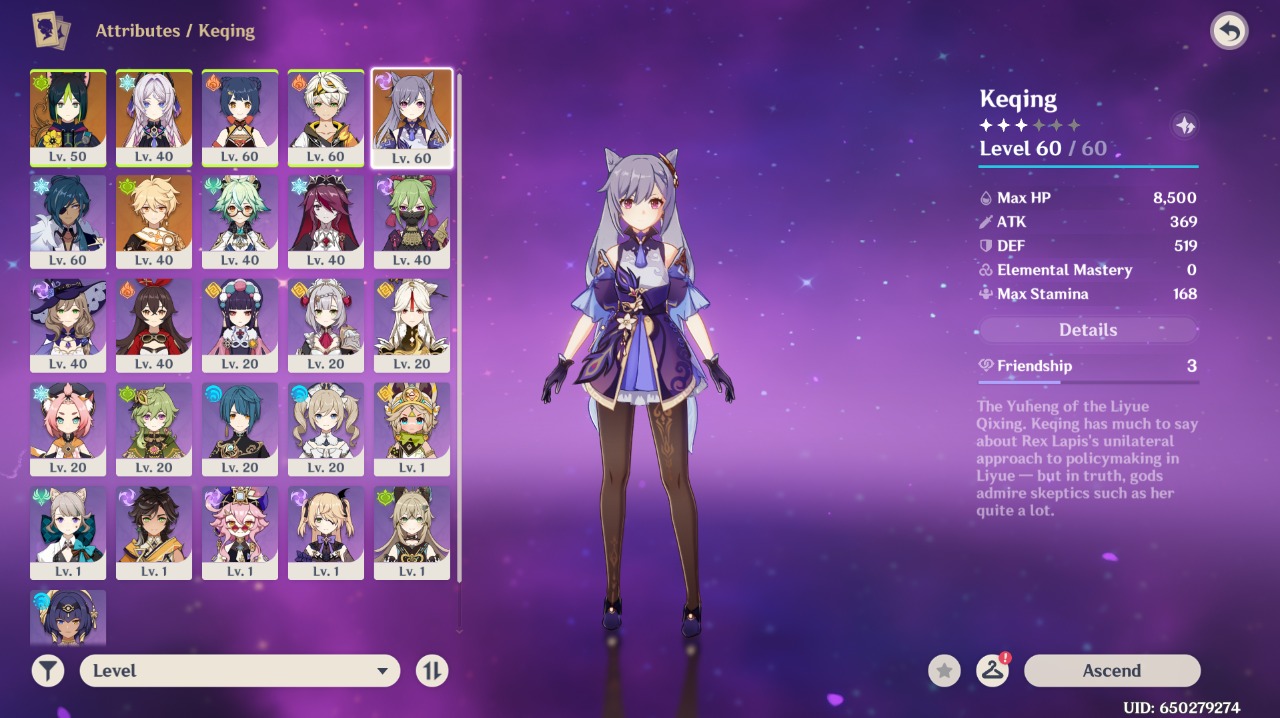The height and width of the screenshot is (718, 1280).
Task: Select Tighnari's character portrait
Action: pos(68,110)
